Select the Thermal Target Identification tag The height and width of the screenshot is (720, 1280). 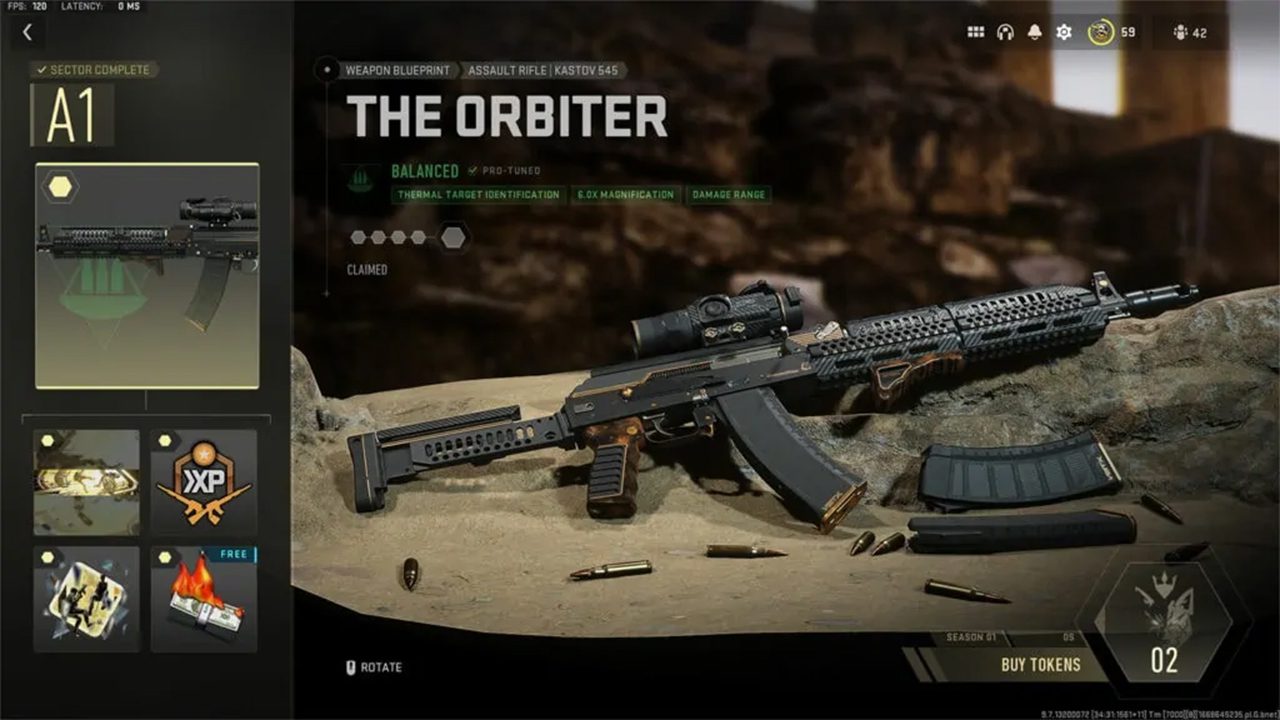coord(478,195)
